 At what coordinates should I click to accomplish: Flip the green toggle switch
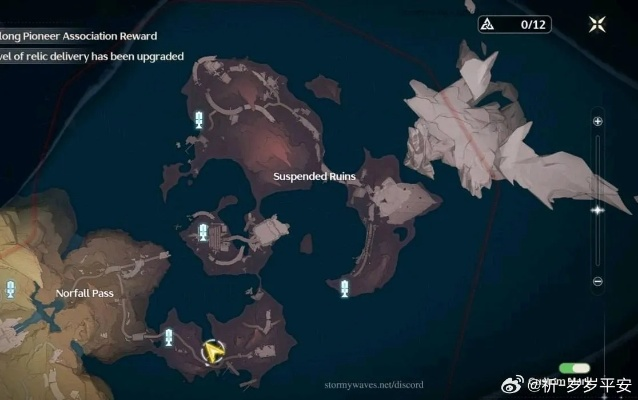[x=574, y=369]
